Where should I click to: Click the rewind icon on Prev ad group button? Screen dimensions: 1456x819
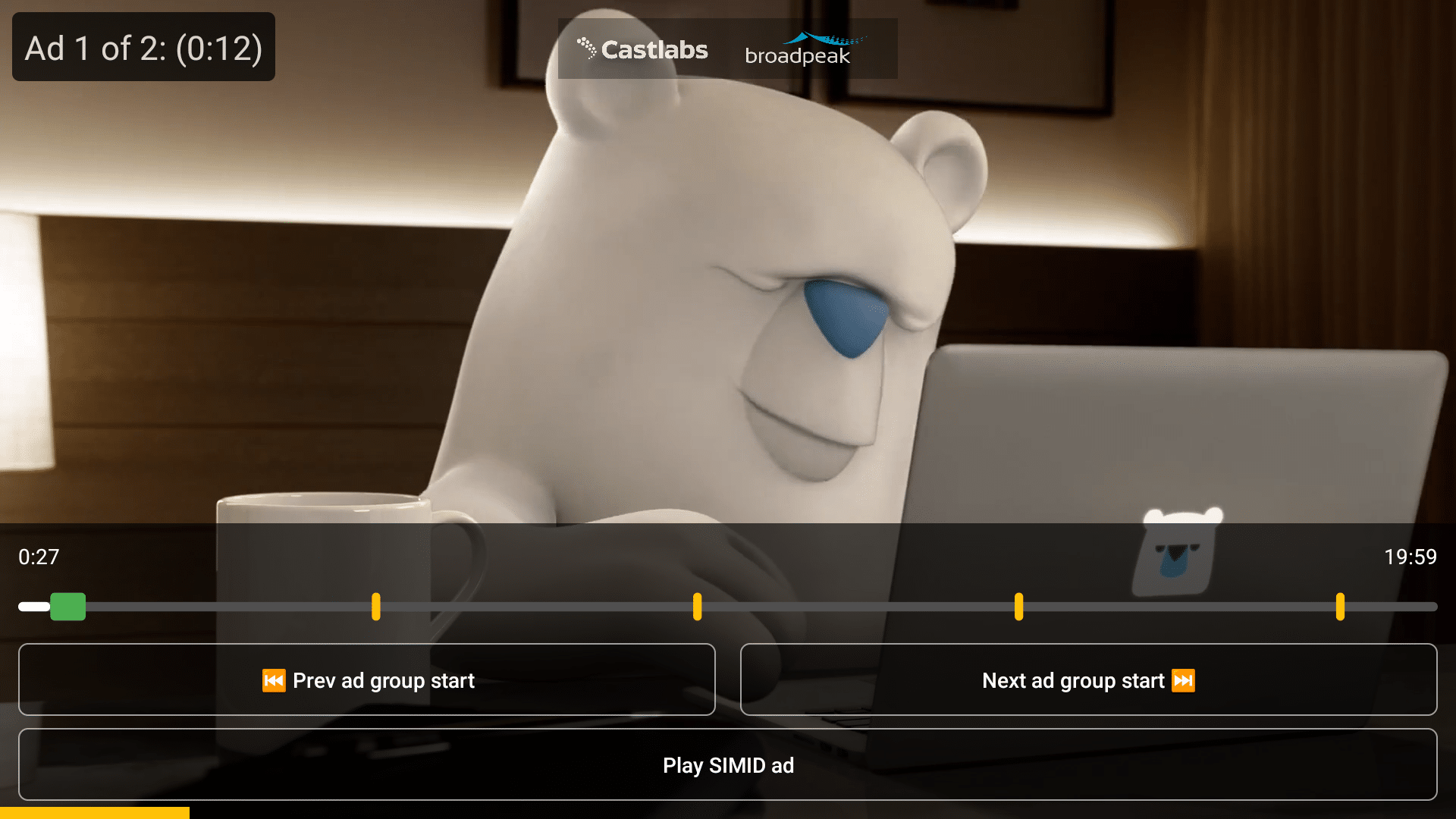pyautogui.click(x=276, y=680)
